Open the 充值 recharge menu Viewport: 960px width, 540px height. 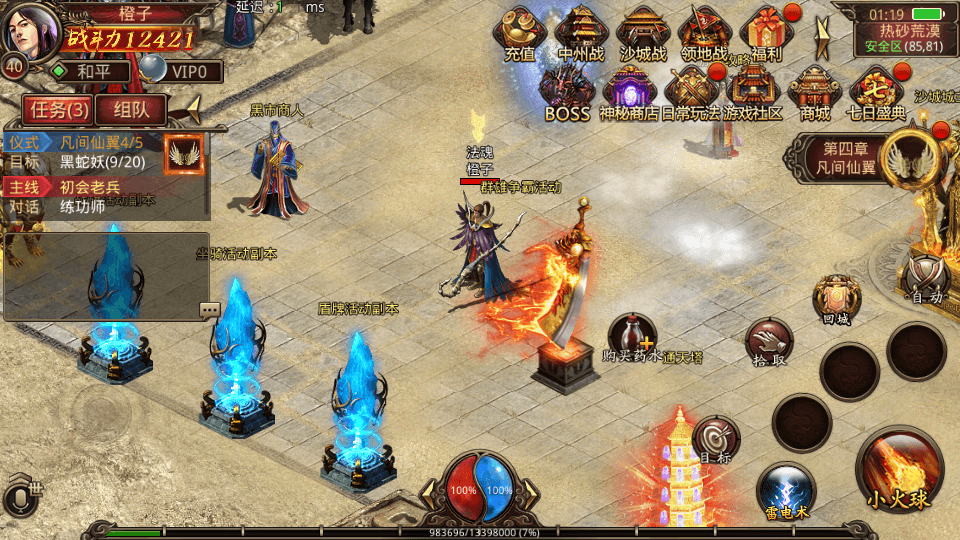click(x=519, y=33)
